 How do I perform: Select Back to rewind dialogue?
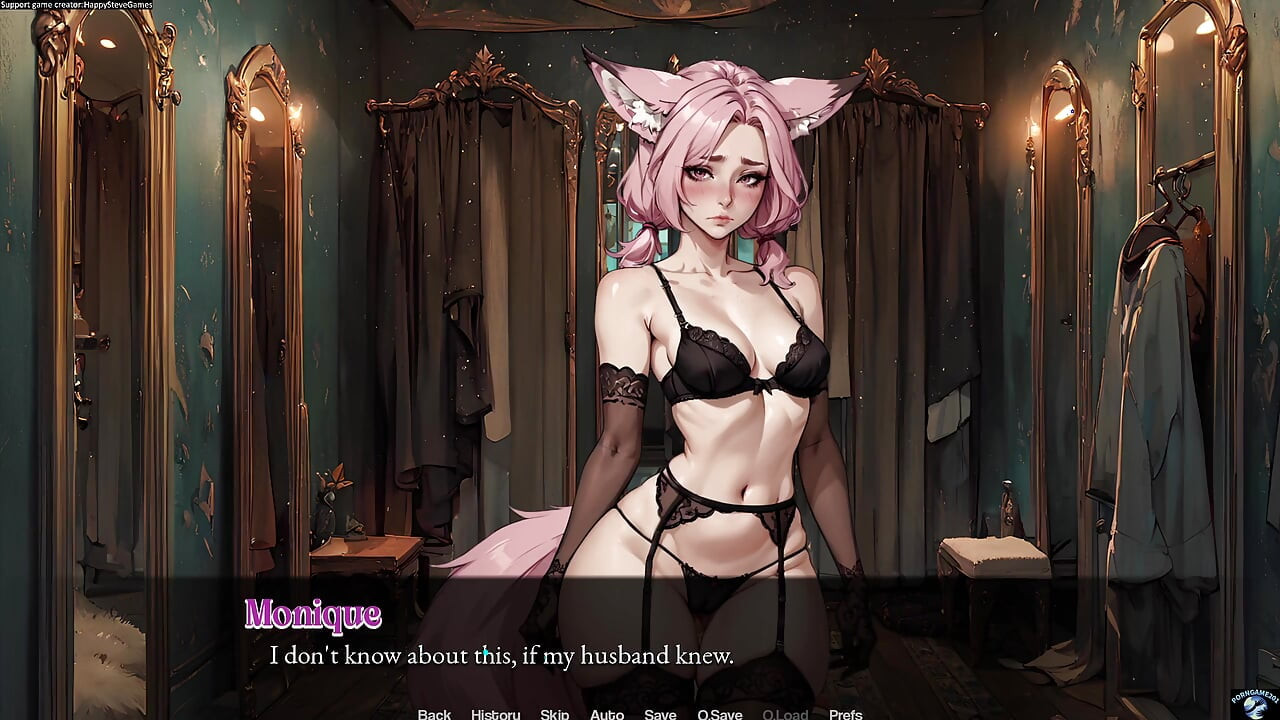coord(434,713)
